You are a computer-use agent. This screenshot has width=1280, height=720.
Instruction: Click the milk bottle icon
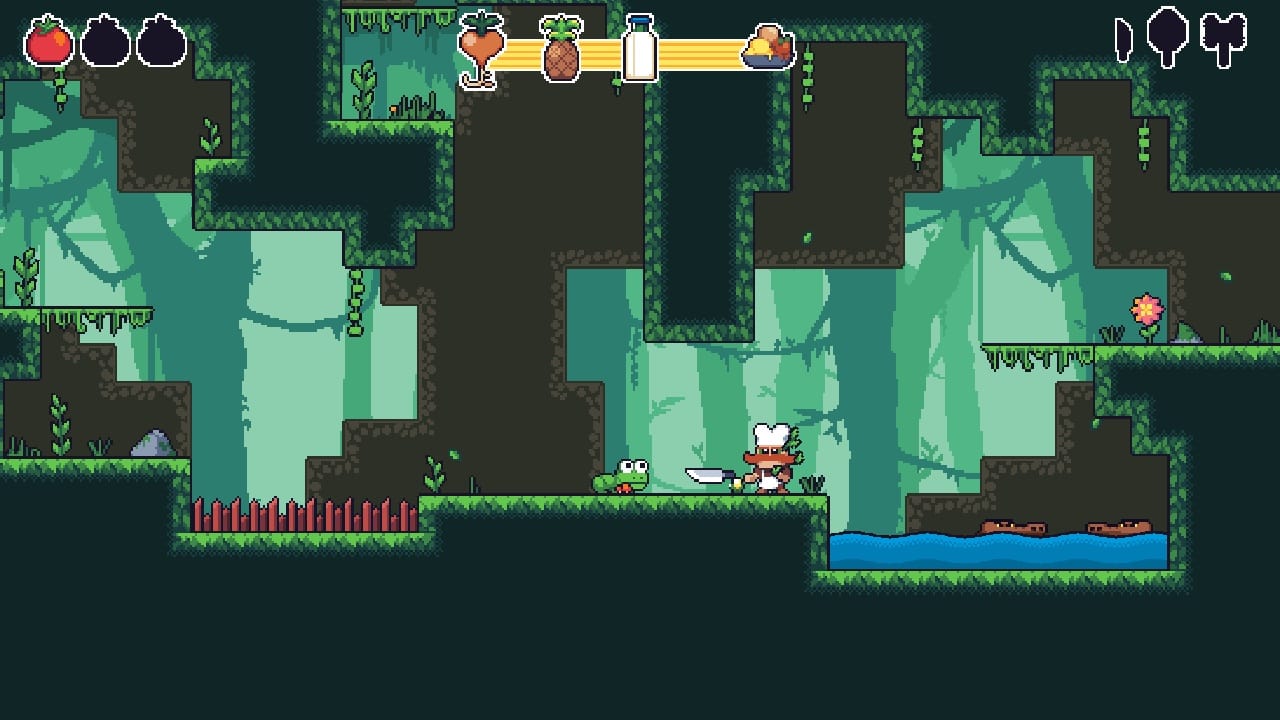[x=642, y=47]
